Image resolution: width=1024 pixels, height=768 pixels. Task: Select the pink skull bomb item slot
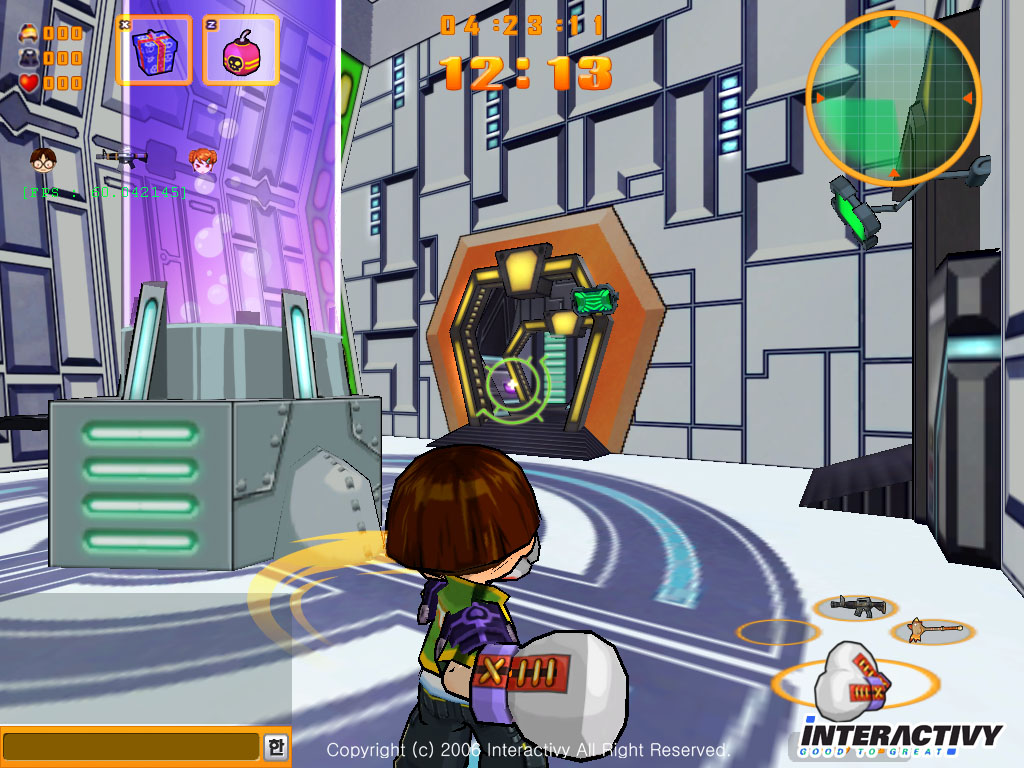[241, 50]
